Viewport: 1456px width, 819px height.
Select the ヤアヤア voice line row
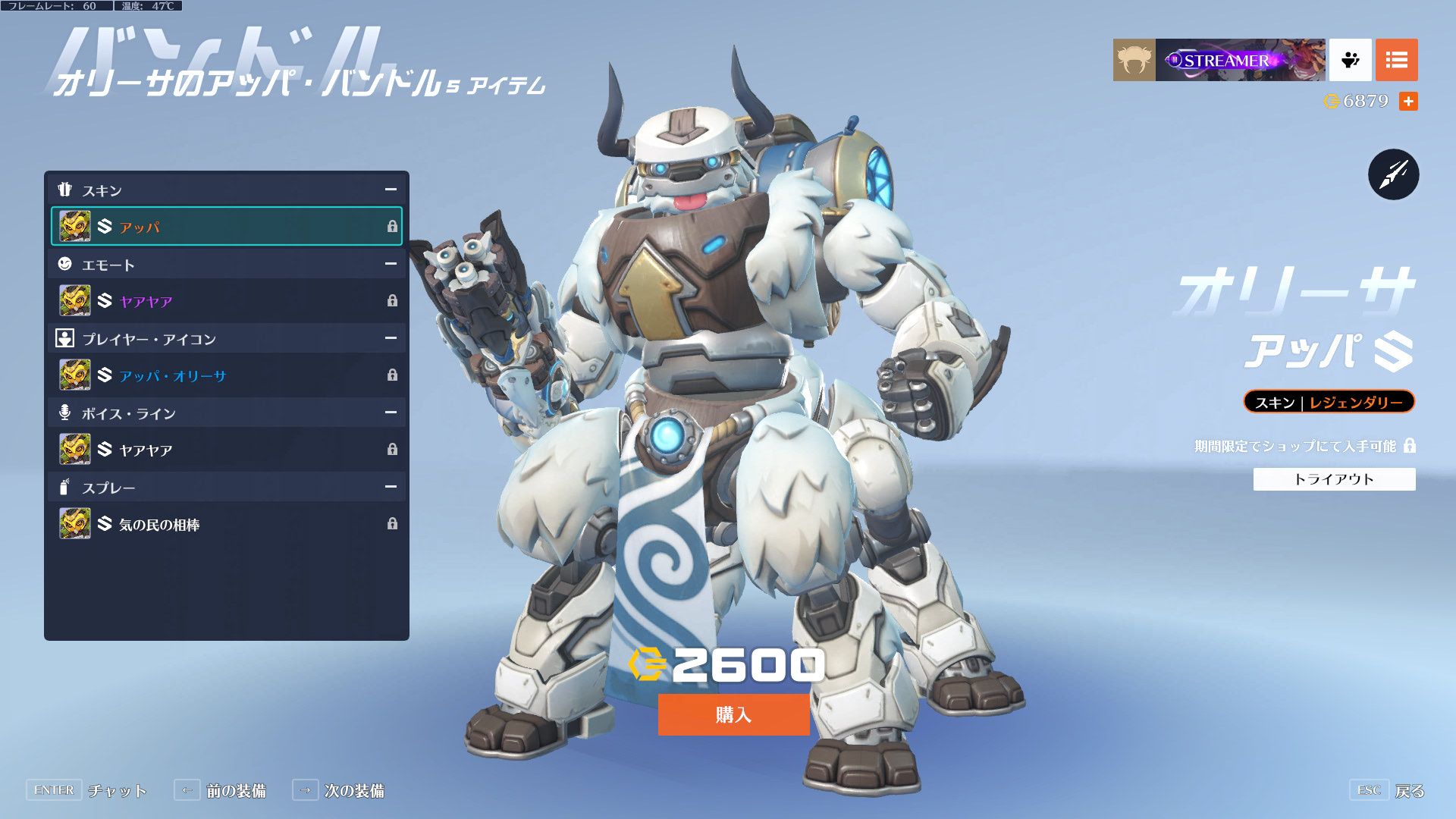click(226, 450)
